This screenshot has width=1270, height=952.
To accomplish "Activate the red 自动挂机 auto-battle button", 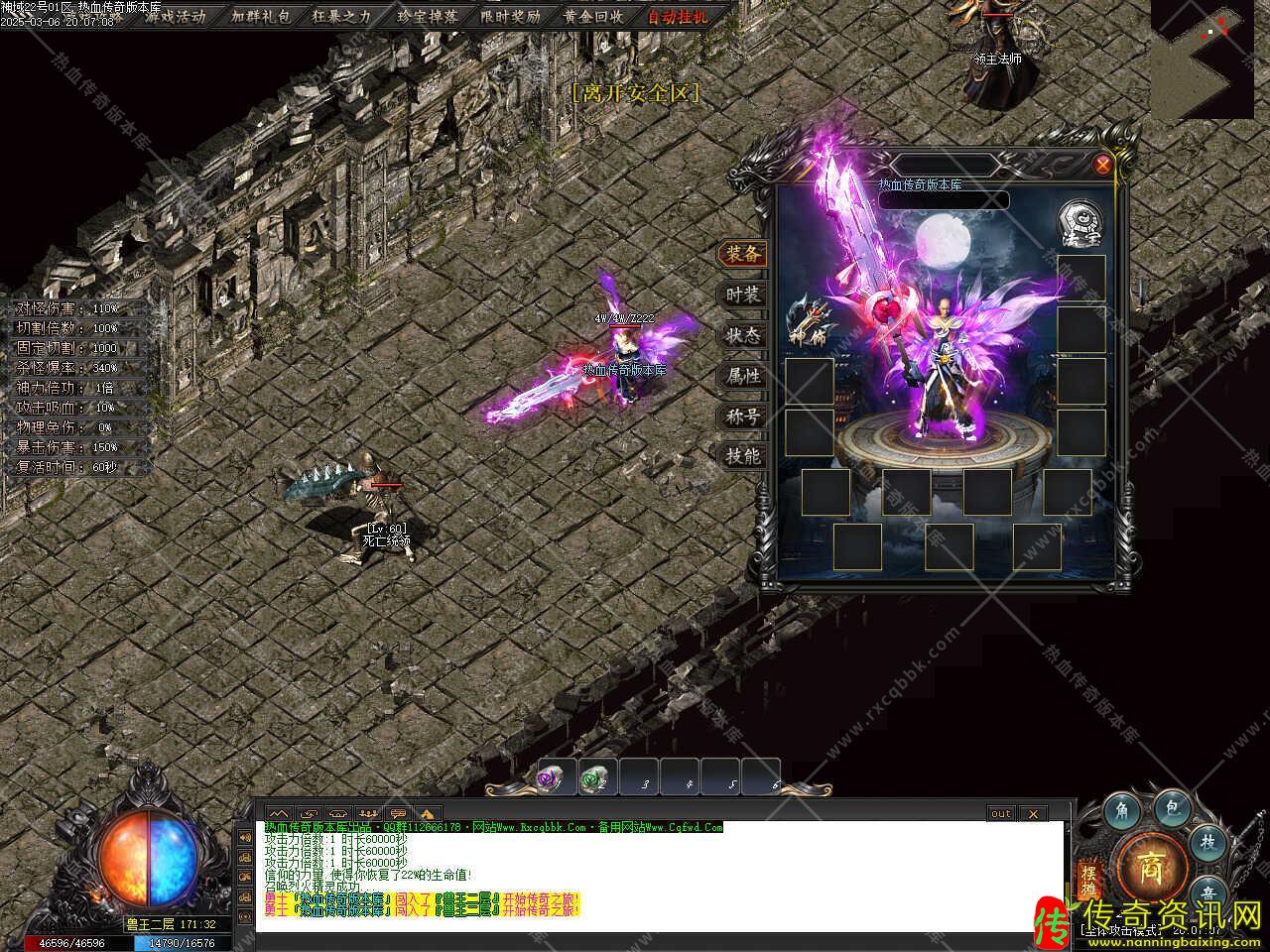I will [679, 16].
